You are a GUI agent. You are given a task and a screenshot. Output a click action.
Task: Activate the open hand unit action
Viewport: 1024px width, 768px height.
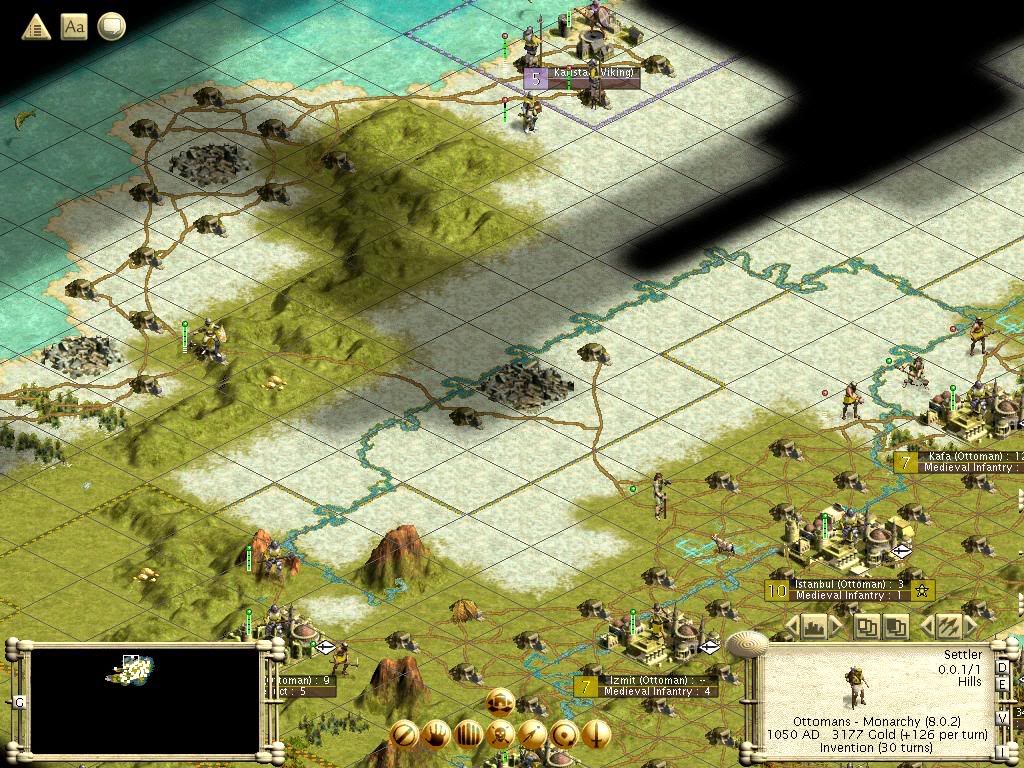(436, 735)
